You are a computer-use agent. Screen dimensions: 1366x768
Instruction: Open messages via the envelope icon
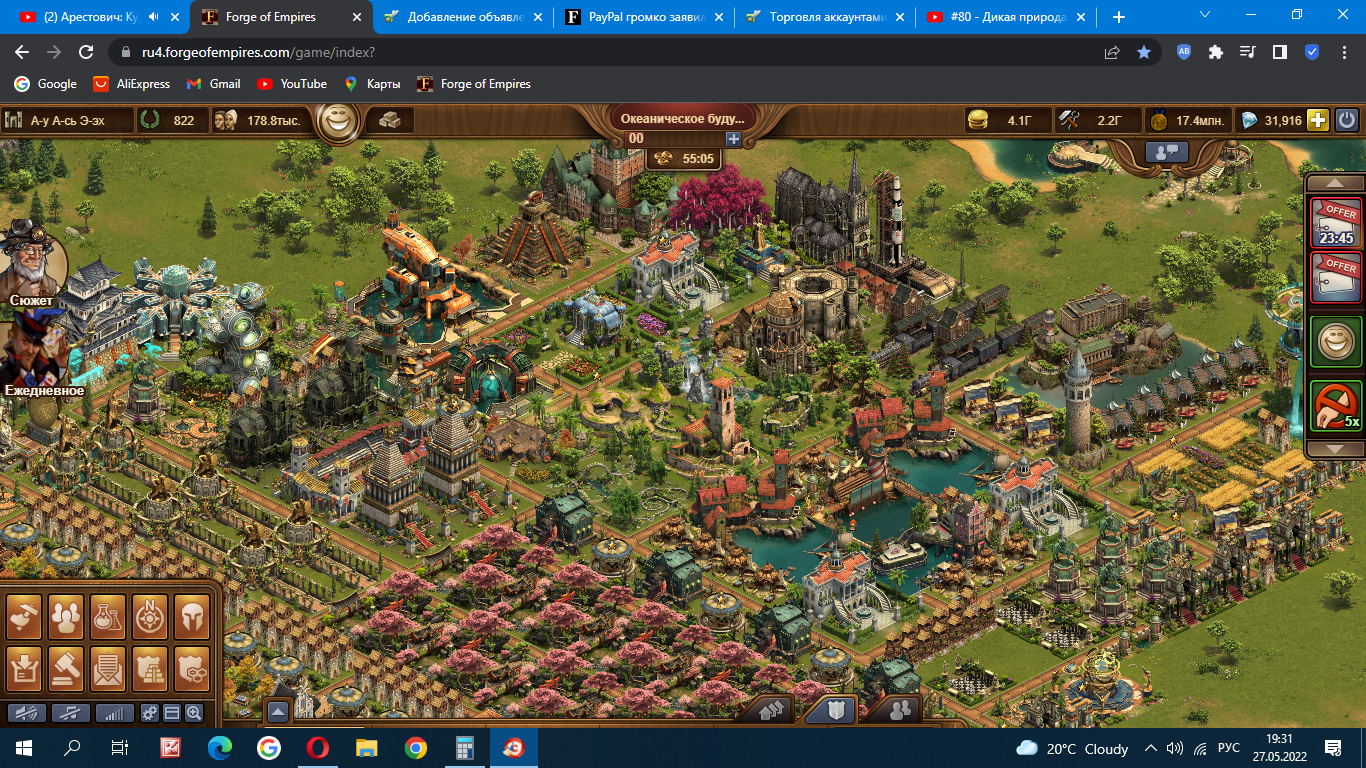105,668
